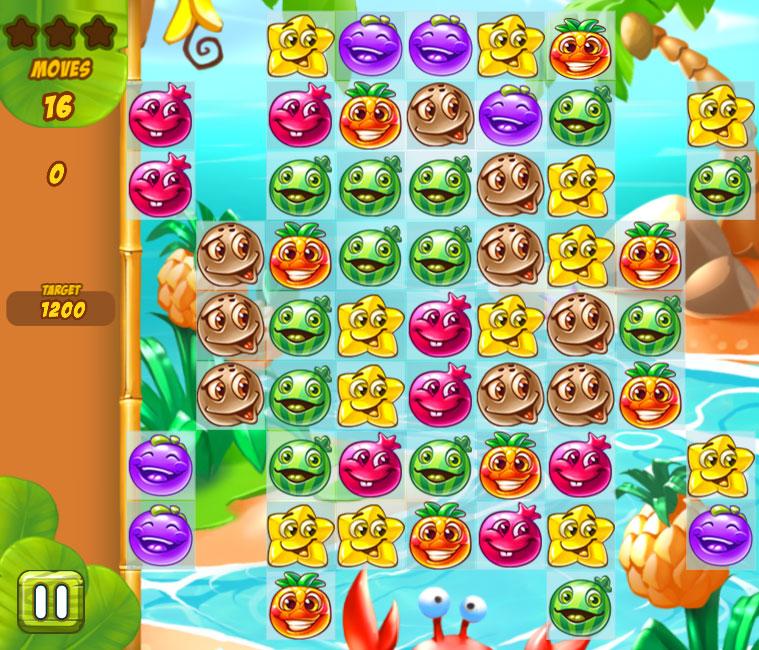Choose the orange fruit between pomegranate and coconut
This screenshot has height=650, width=759.
point(370,116)
